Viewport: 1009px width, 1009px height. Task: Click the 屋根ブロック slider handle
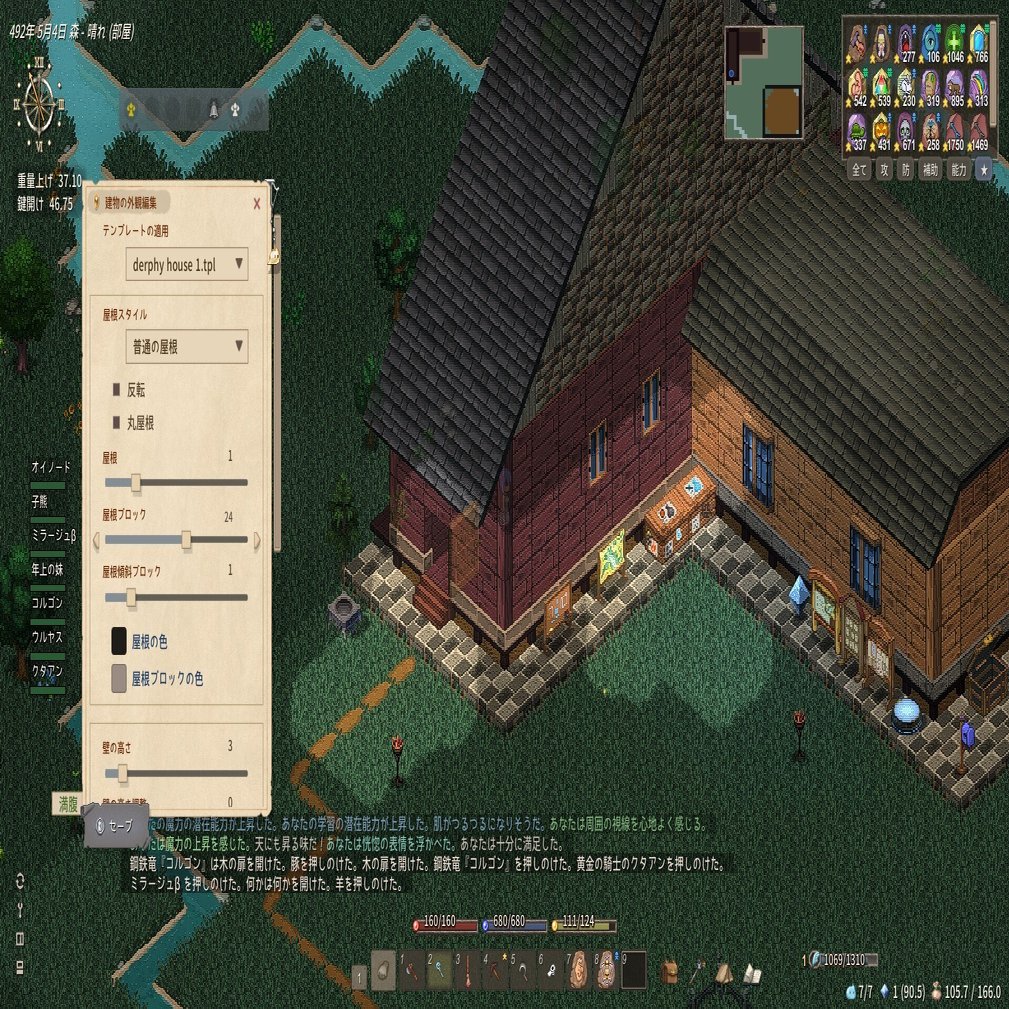[186, 540]
